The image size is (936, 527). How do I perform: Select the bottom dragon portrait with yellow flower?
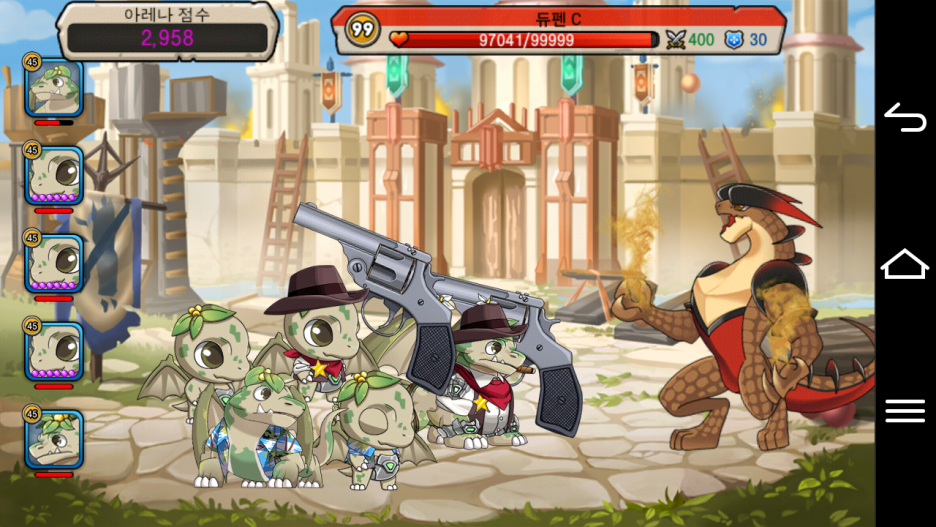pos(54,438)
